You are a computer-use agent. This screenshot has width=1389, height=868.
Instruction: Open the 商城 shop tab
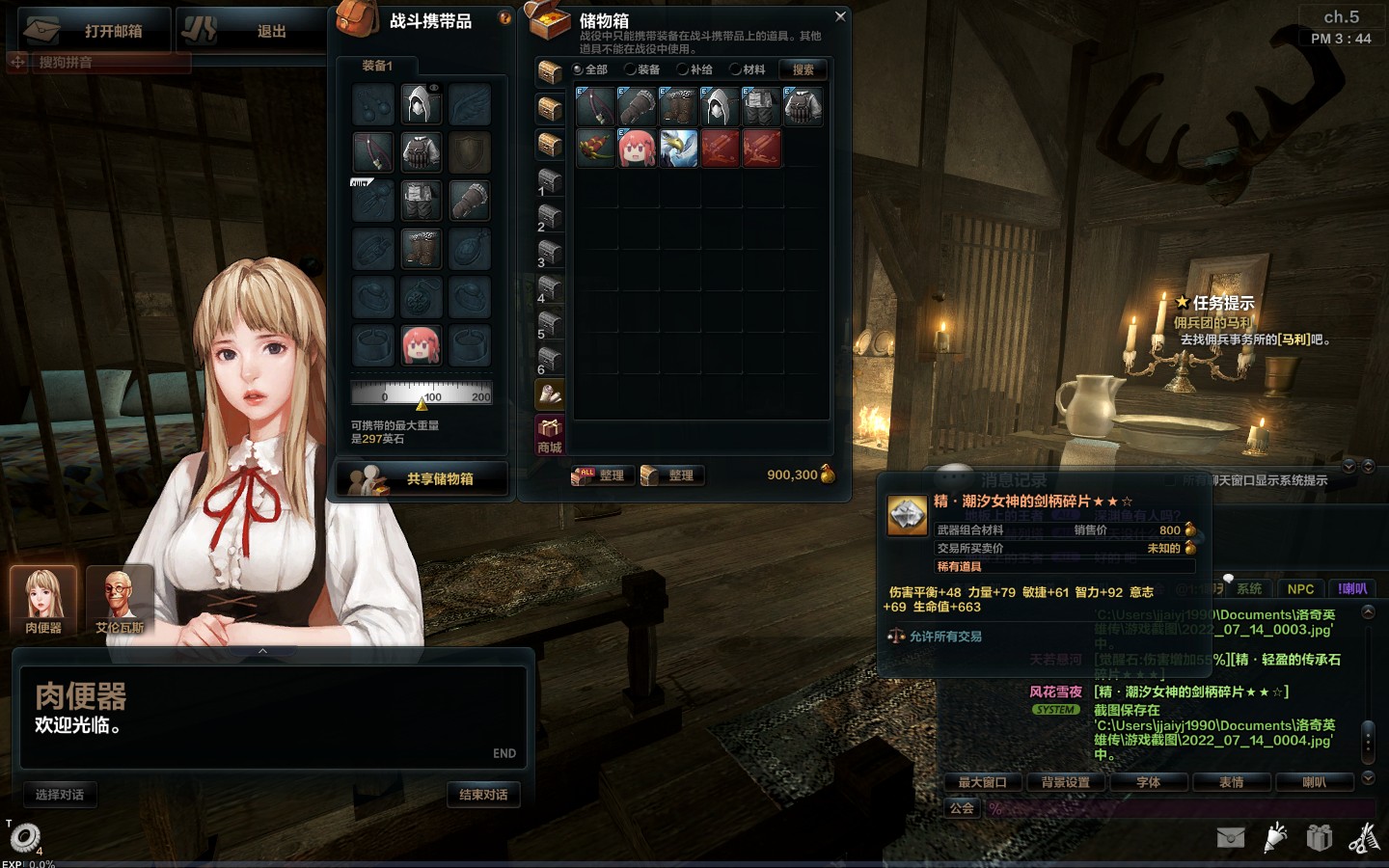click(x=550, y=435)
